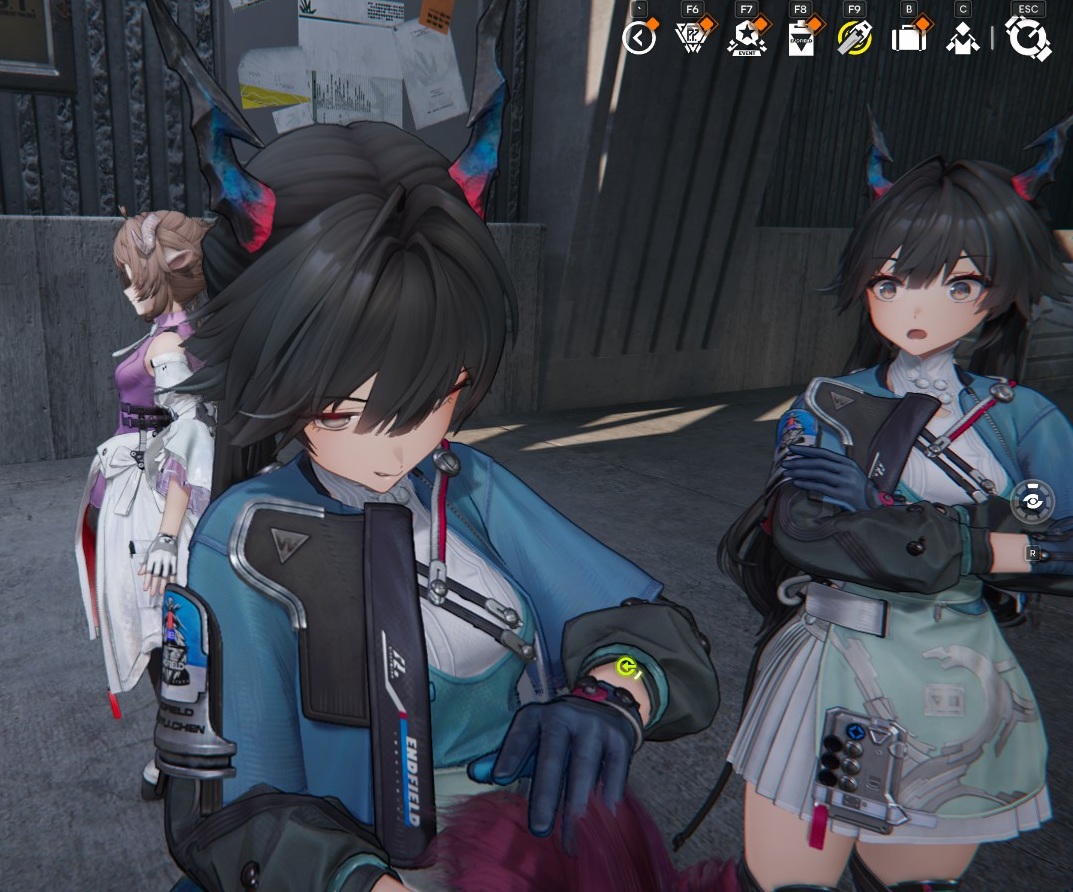Viewport: 1073px width, 892px height.
Task: Open the clipboard icon under F8
Action: [801, 39]
